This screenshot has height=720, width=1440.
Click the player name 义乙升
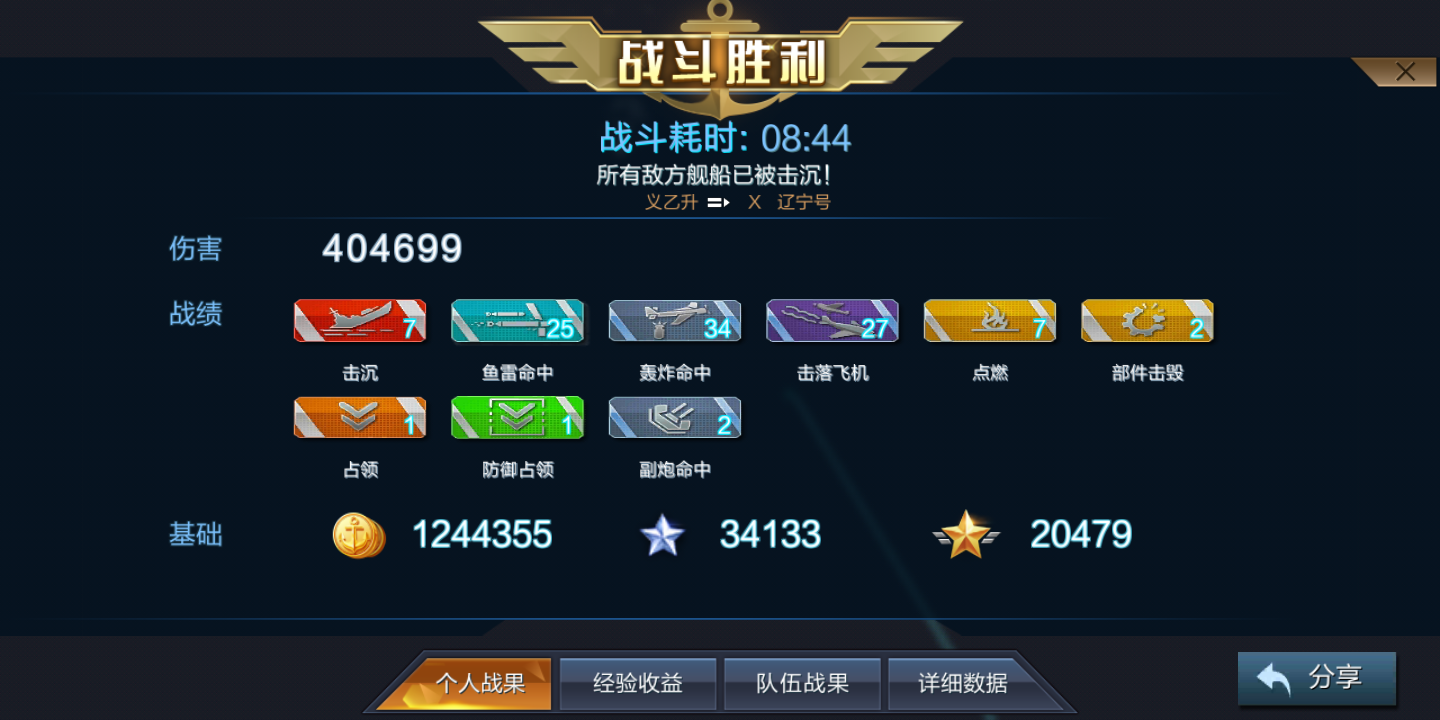click(x=671, y=202)
